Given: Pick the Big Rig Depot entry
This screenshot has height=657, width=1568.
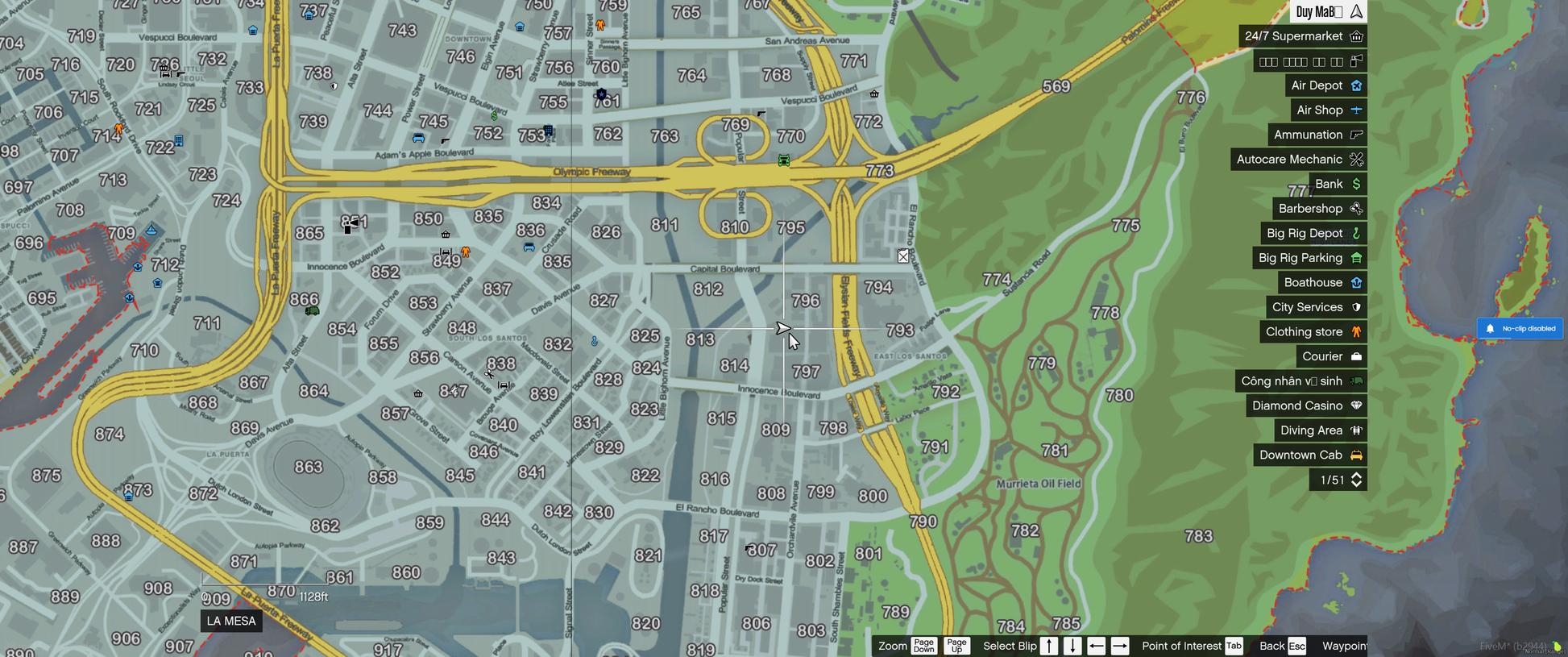Looking at the screenshot, I should (x=1313, y=233).
